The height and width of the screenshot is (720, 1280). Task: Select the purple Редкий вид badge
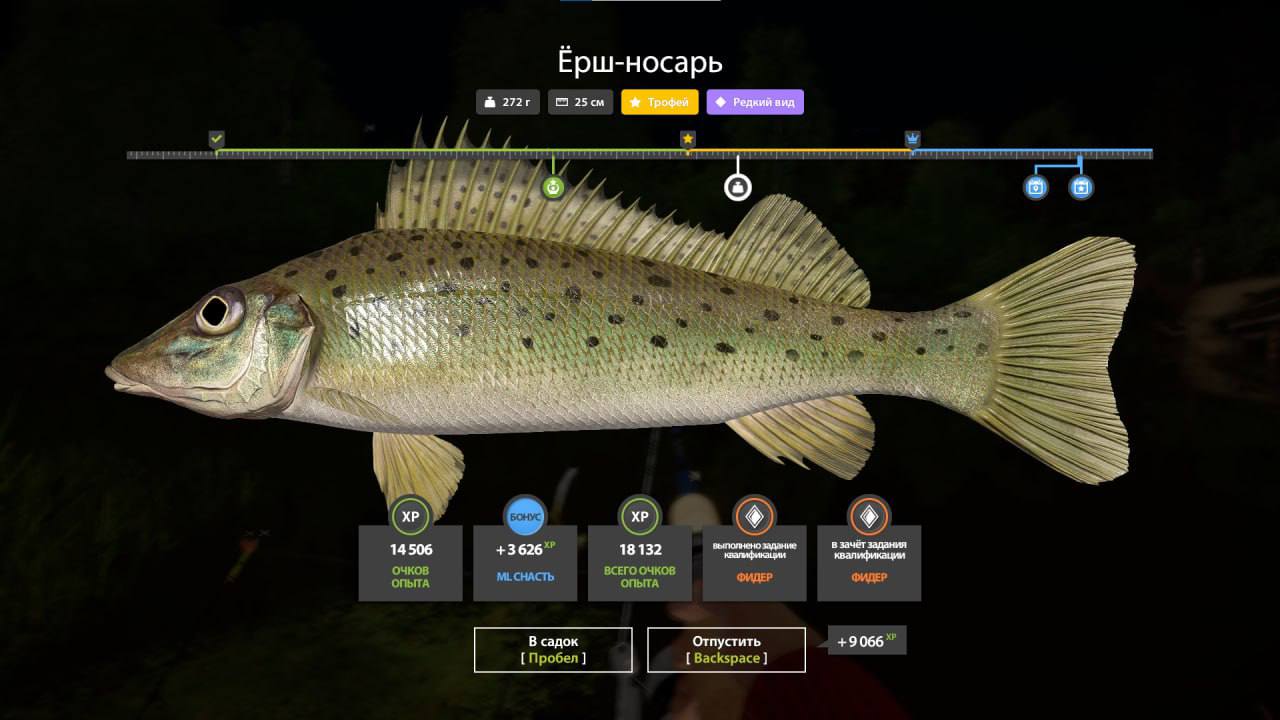pos(755,102)
